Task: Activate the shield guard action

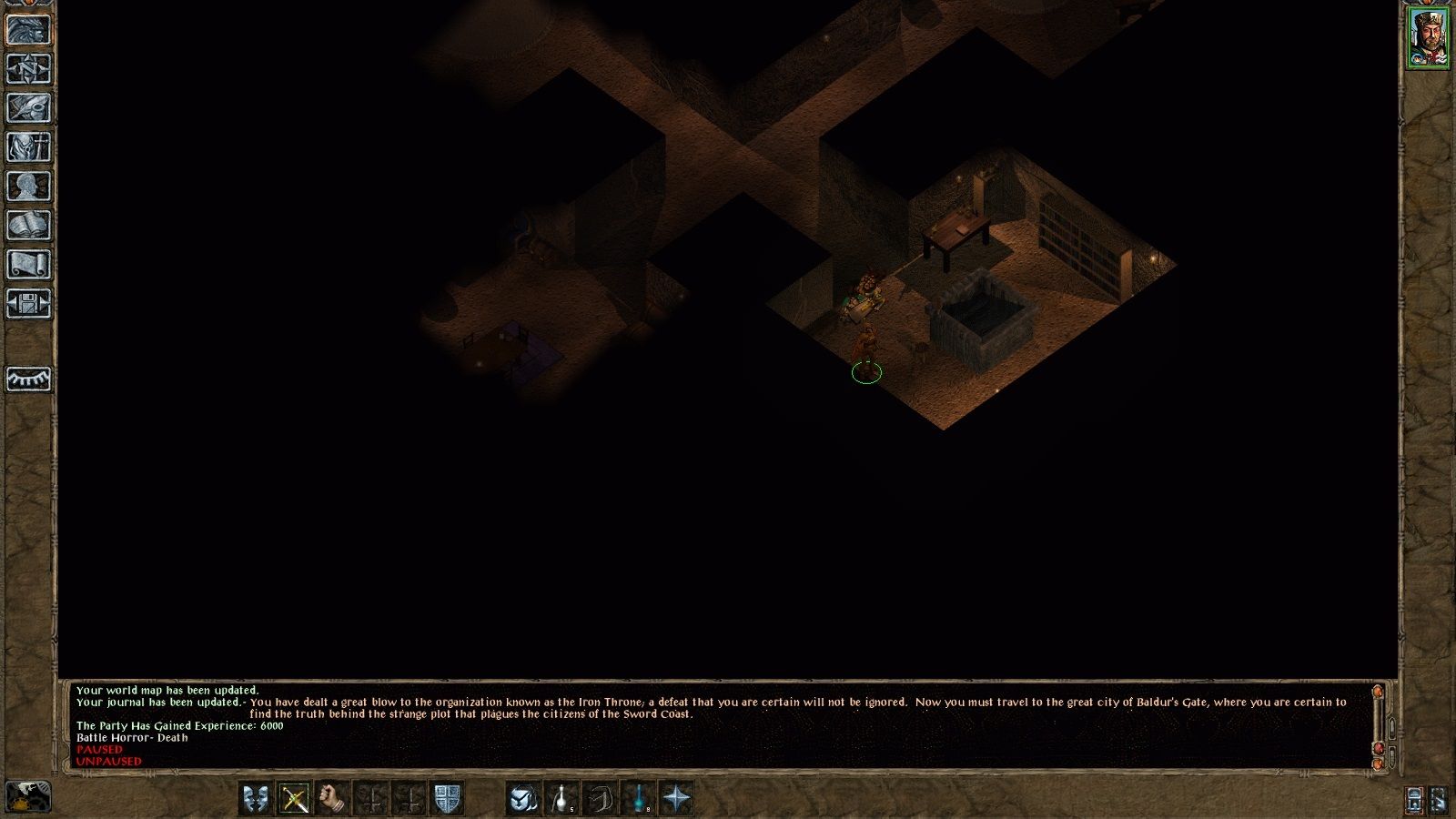Action: (448, 799)
